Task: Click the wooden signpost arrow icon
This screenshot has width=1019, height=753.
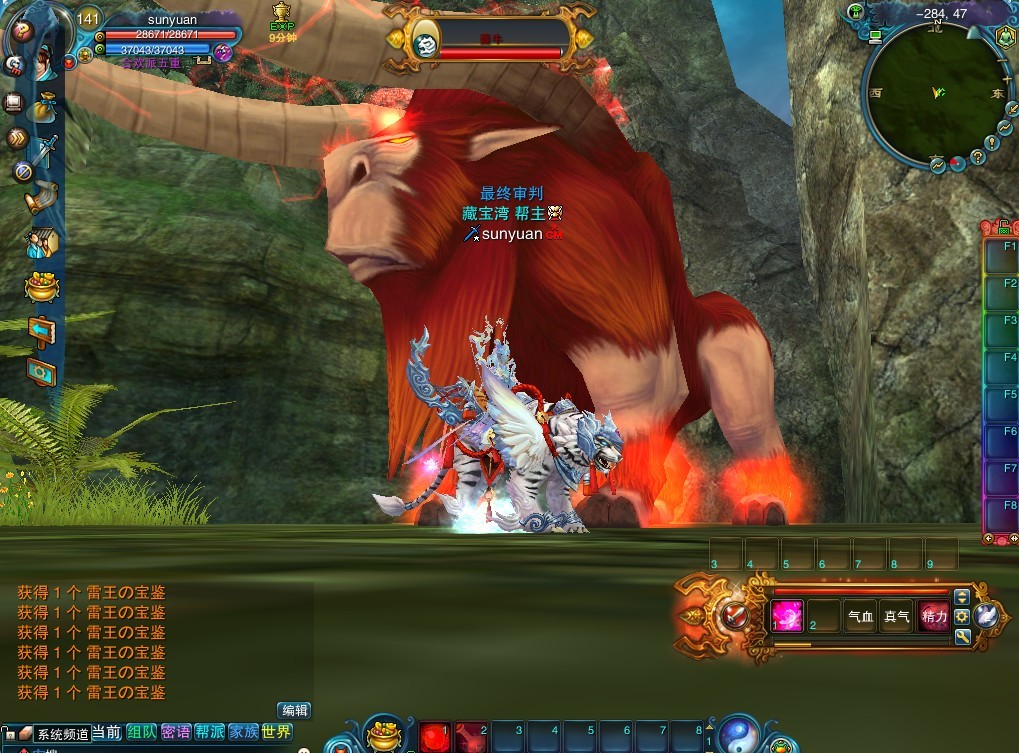Action: (41, 330)
